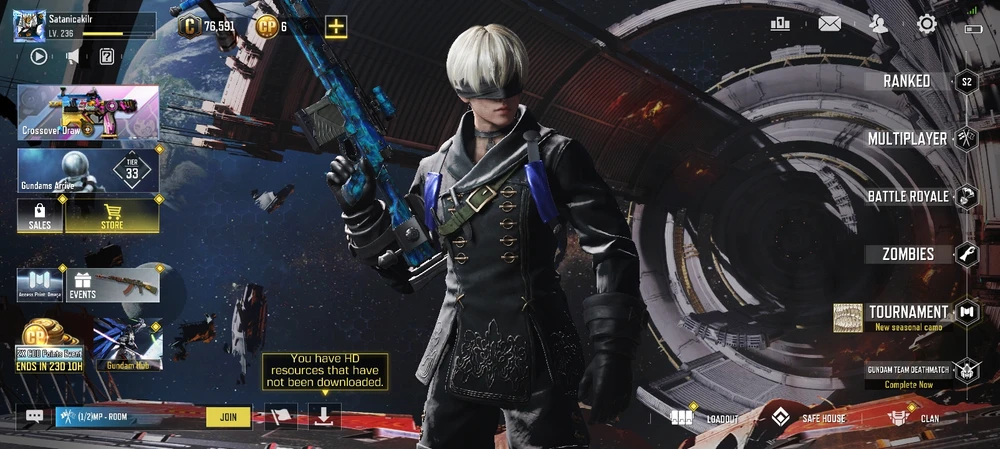Download the HD resources
The image size is (1000, 449).
pyautogui.click(x=324, y=416)
